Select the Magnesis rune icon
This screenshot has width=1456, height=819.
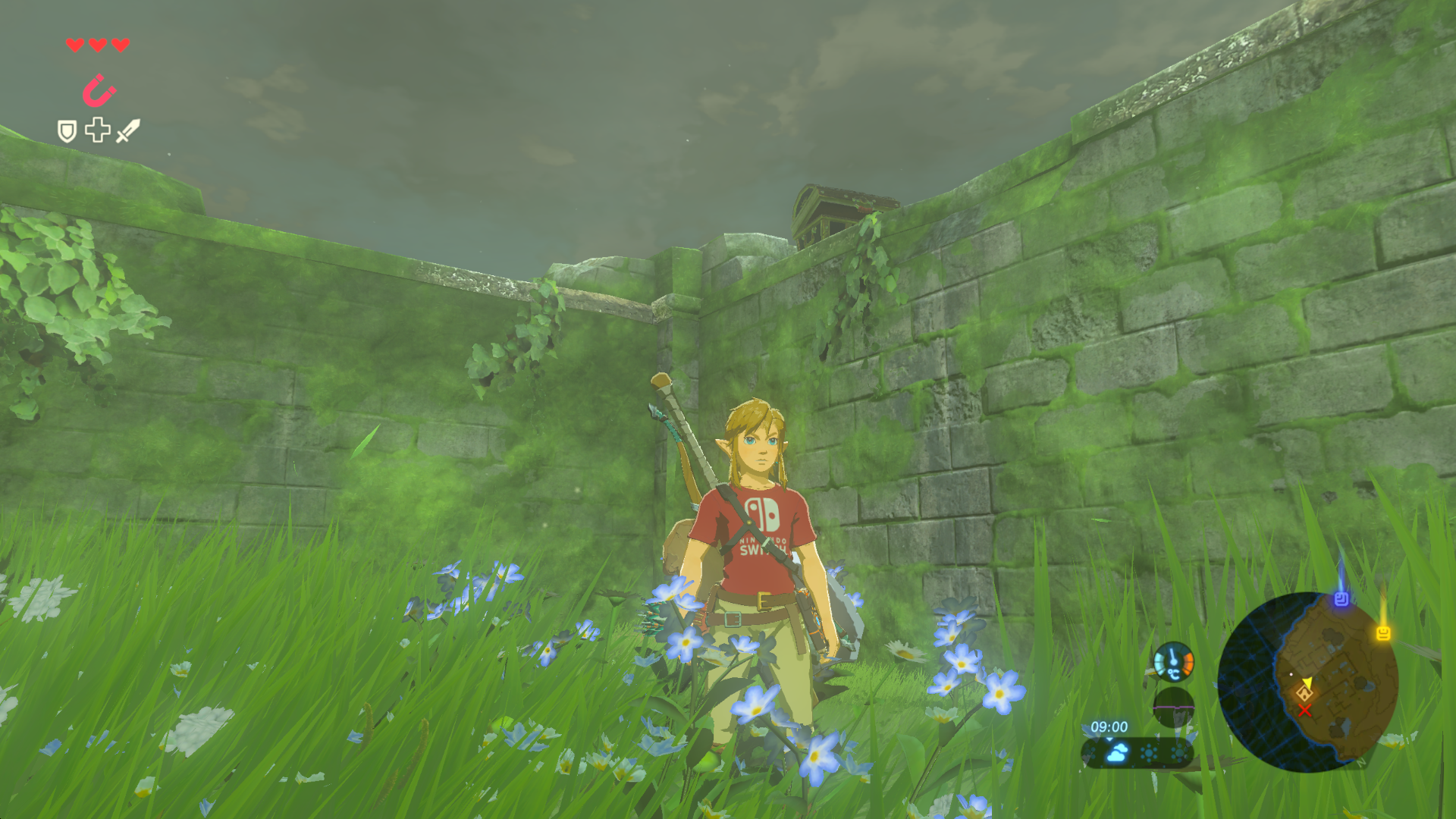point(100,89)
